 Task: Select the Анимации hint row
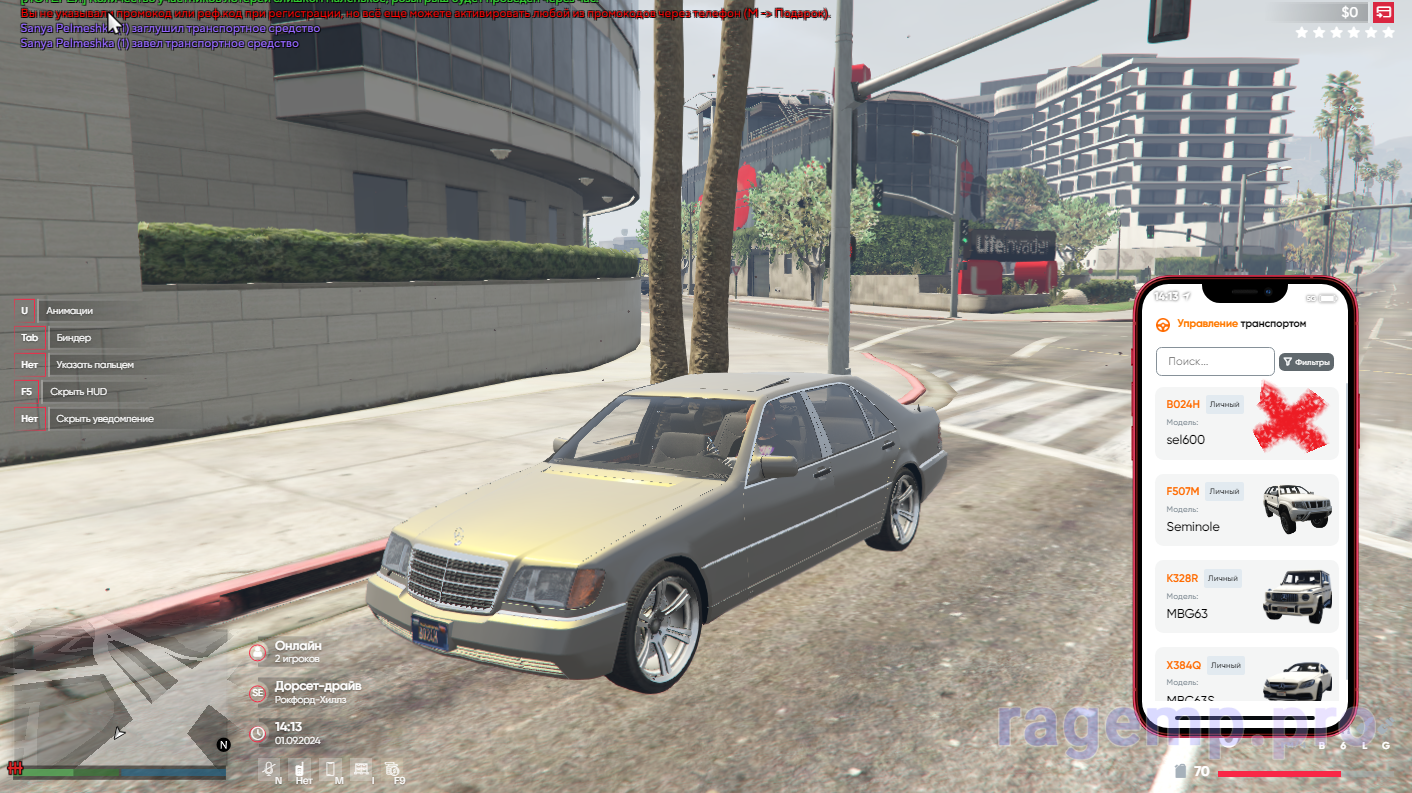(69, 311)
